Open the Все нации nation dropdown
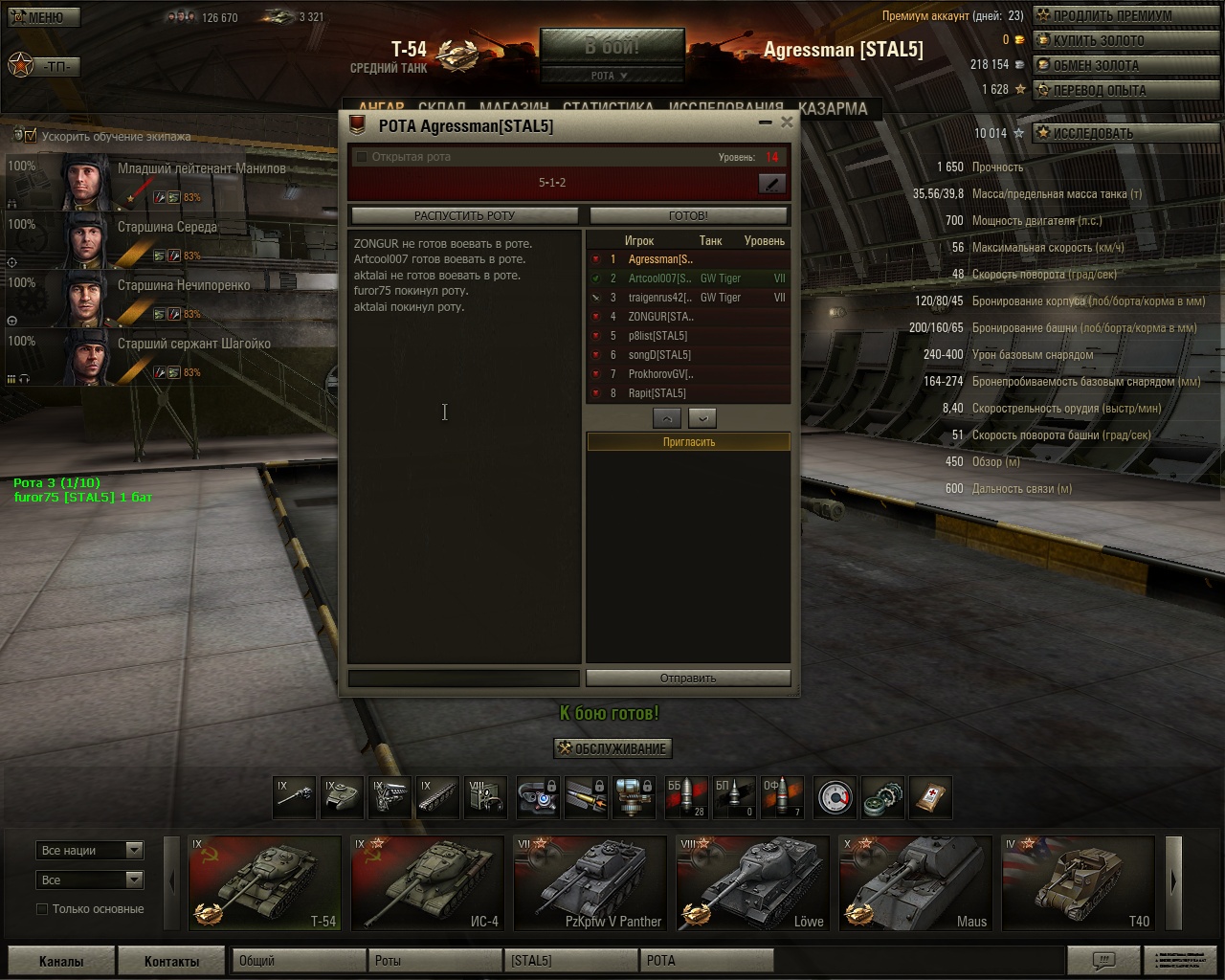The height and width of the screenshot is (980, 1225). 90,850
